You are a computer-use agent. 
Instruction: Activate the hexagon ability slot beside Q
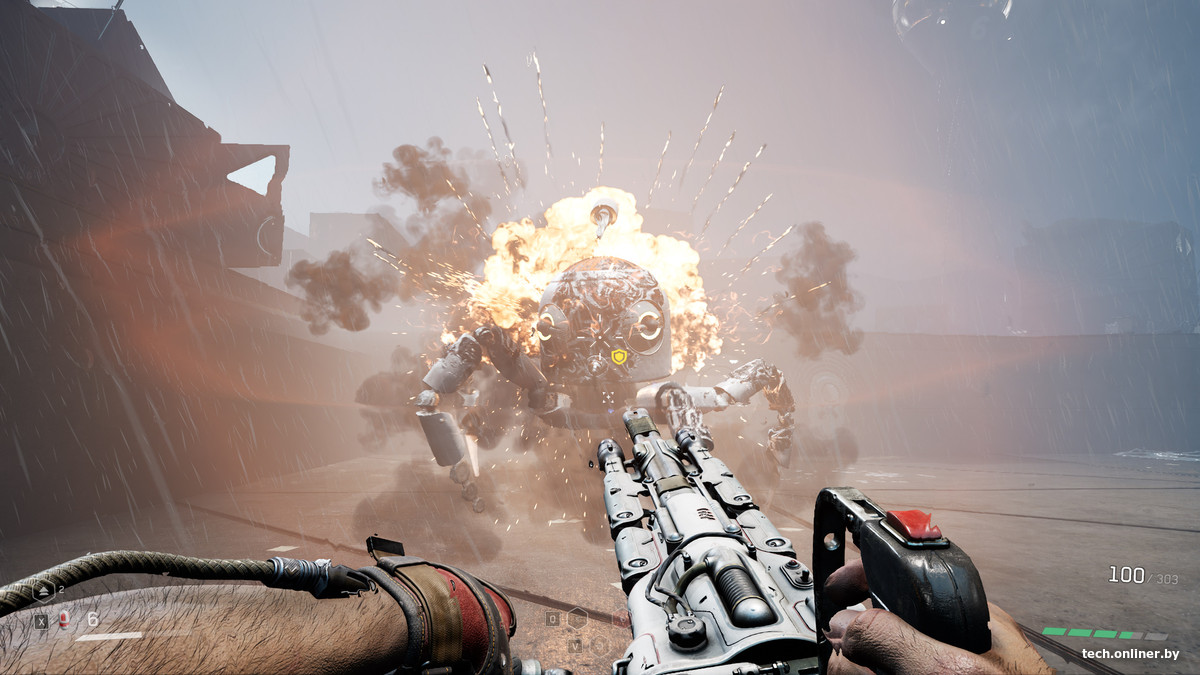click(577, 619)
